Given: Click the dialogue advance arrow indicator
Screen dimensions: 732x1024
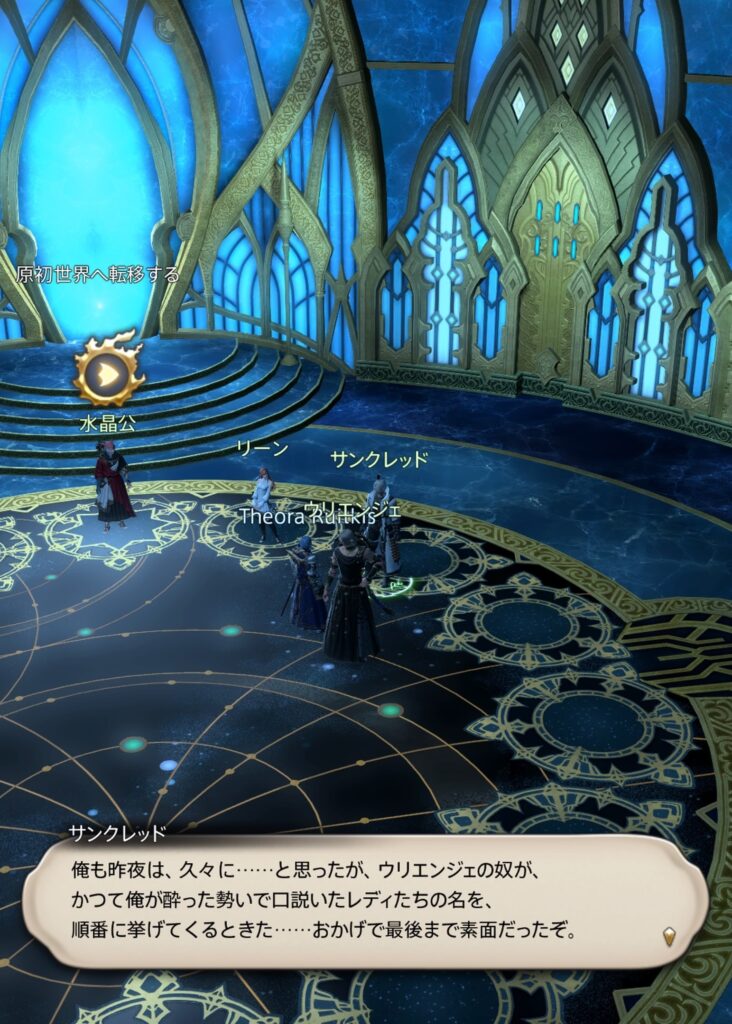Looking at the screenshot, I should [x=670, y=936].
